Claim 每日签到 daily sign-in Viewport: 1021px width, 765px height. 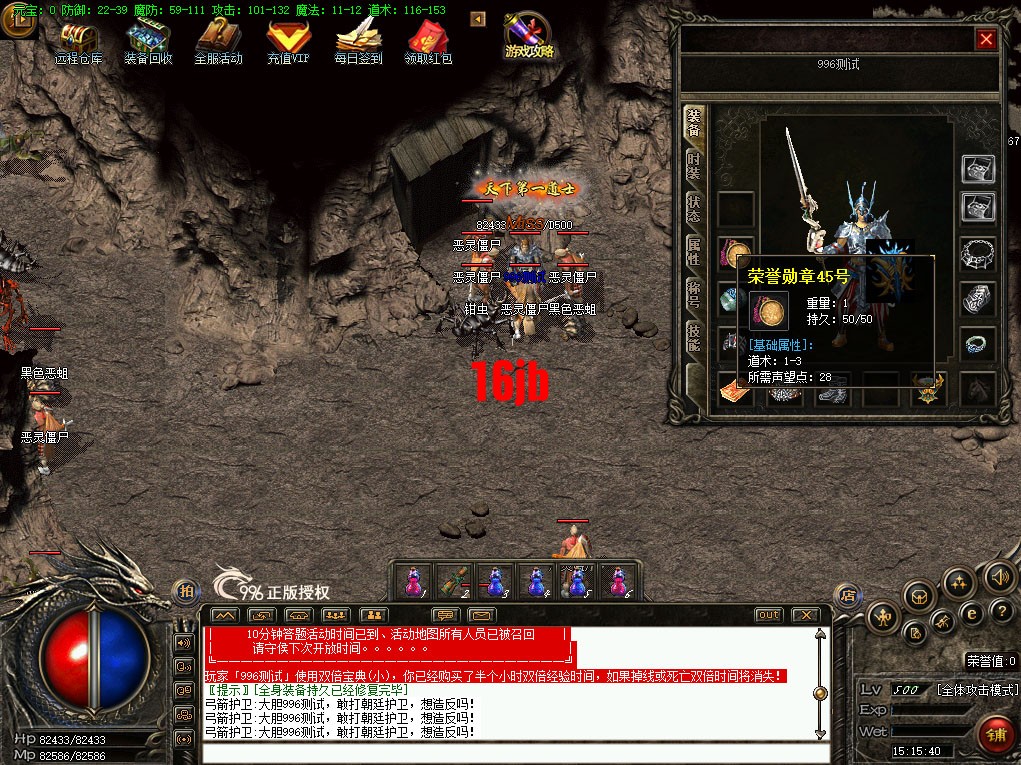[358, 40]
